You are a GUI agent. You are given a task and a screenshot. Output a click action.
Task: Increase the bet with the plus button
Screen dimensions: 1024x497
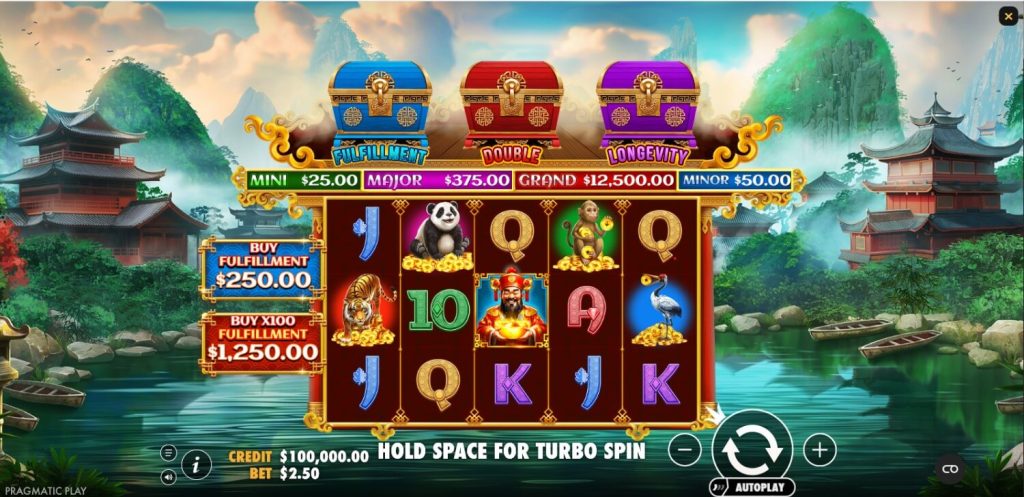[819, 450]
